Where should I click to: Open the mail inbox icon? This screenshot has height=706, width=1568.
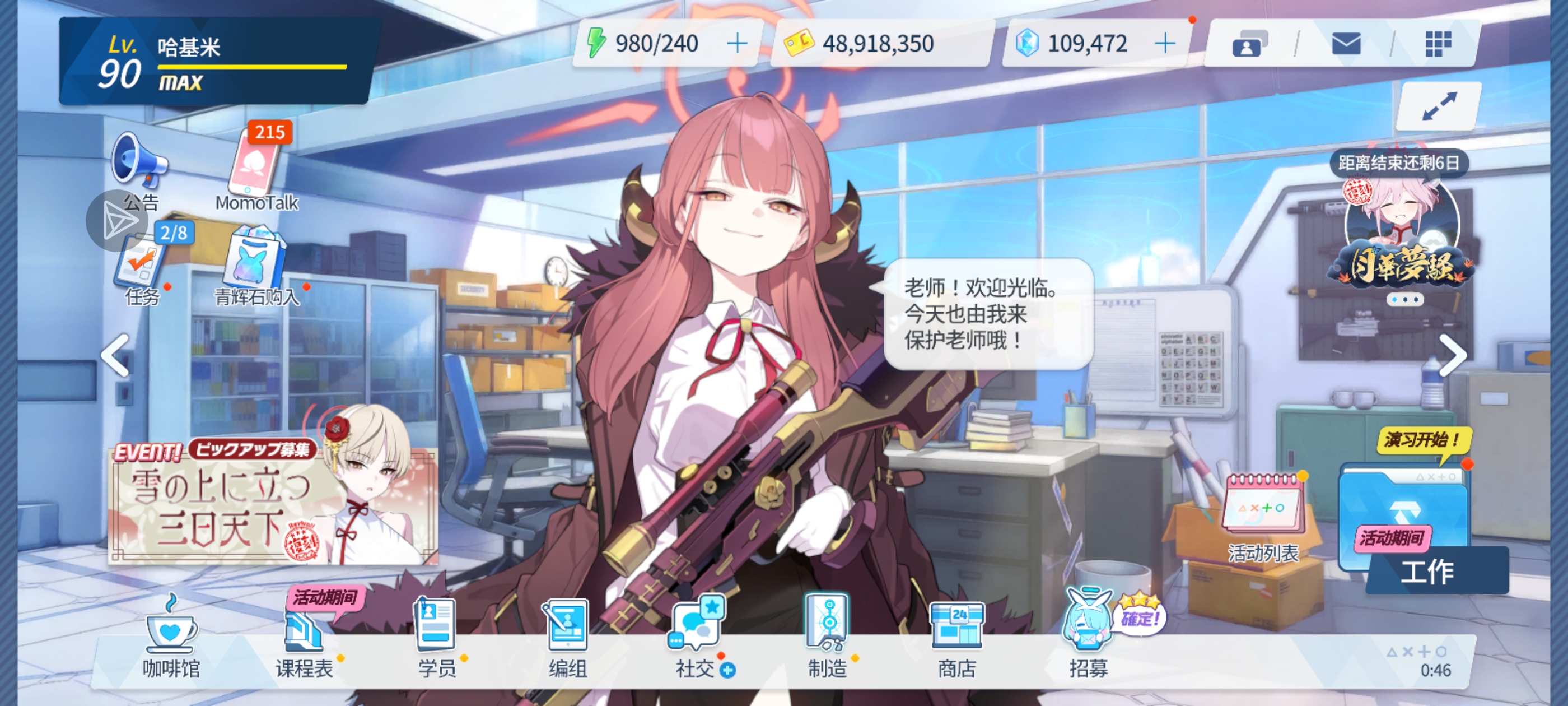click(1346, 44)
